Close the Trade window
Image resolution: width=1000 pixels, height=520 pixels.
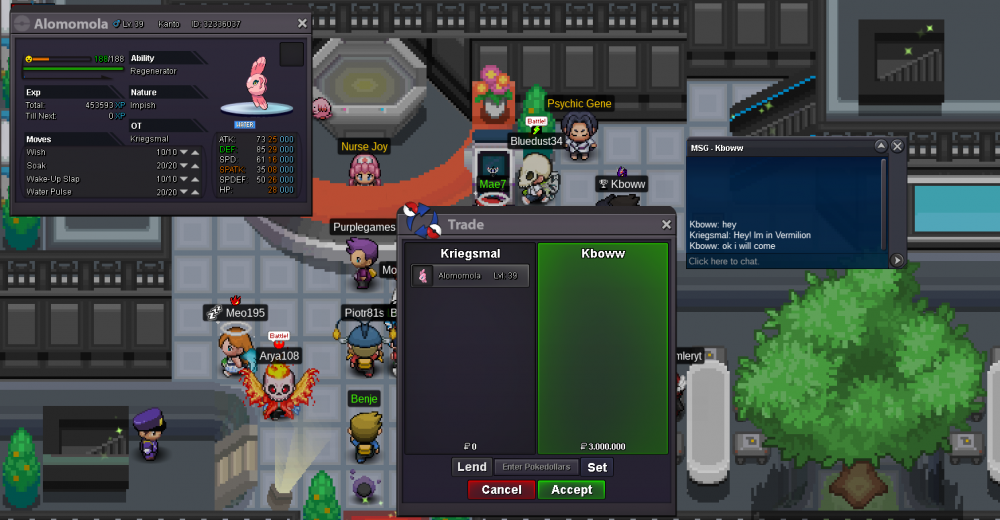pyautogui.click(x=667, y=225)
